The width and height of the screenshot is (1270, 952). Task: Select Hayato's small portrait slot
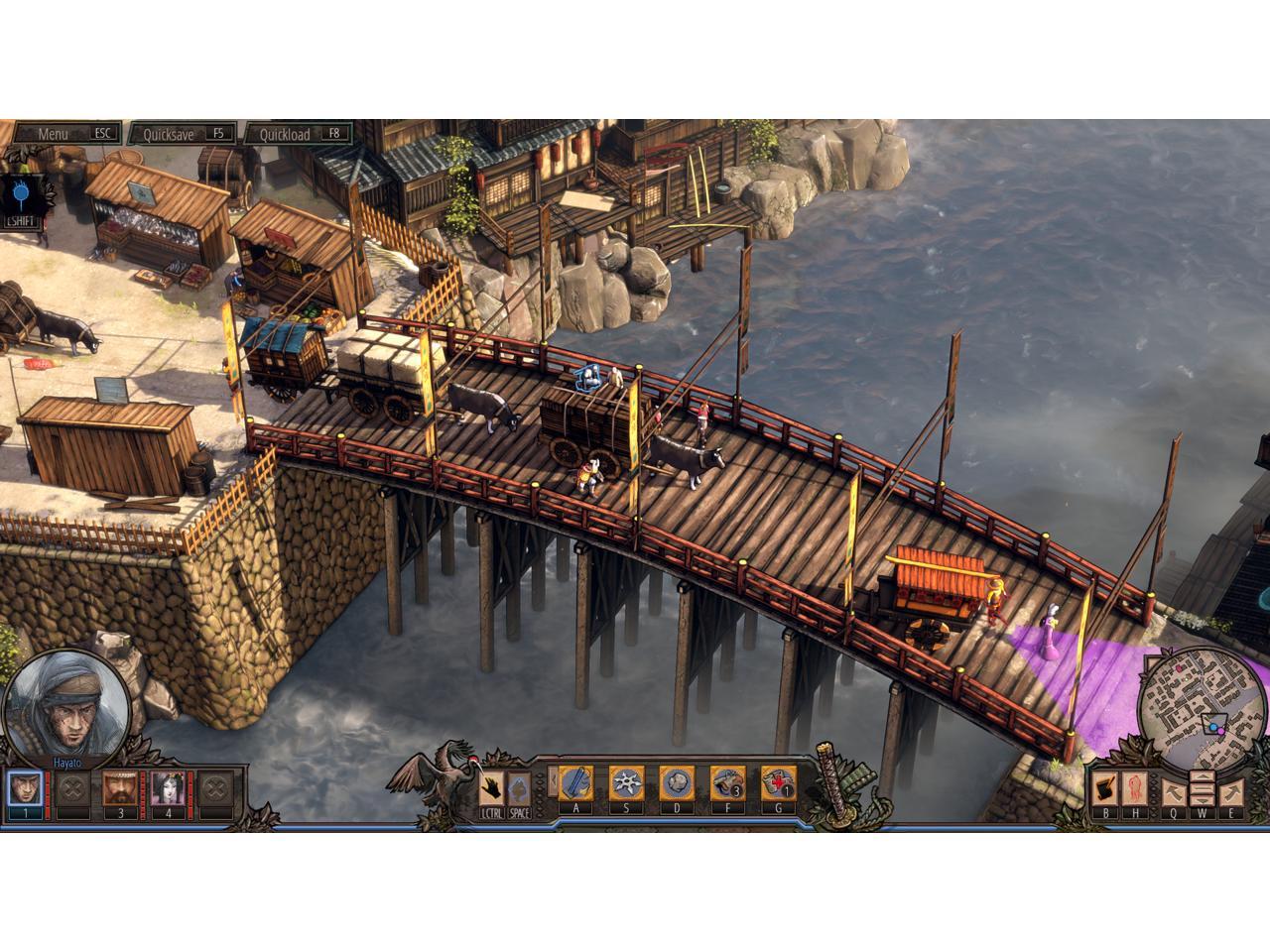[25, 790]
